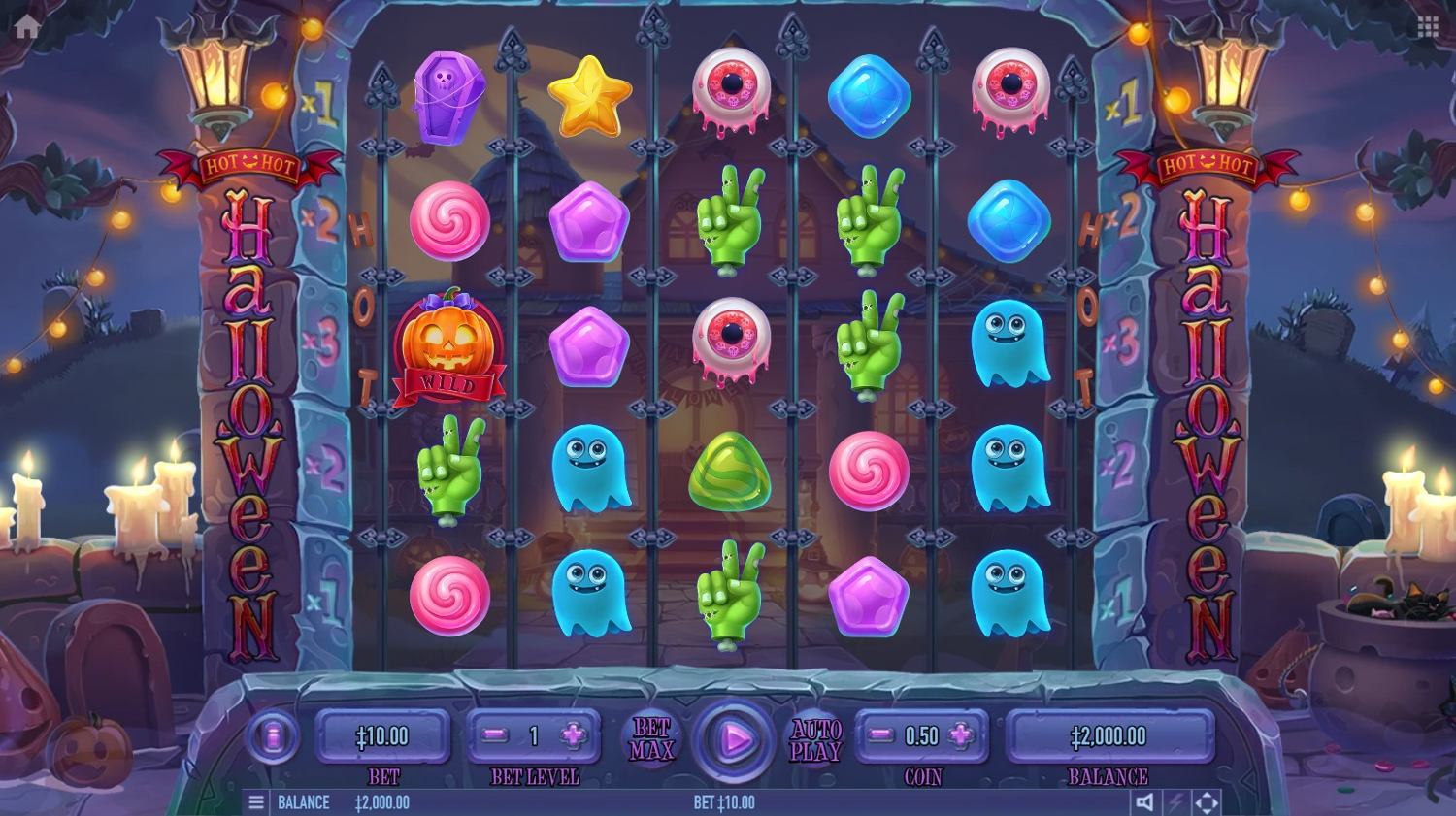The width and height of the screenshot is (1456, 816).
Task: Decrease the bet level
Action: click(495, 736)
